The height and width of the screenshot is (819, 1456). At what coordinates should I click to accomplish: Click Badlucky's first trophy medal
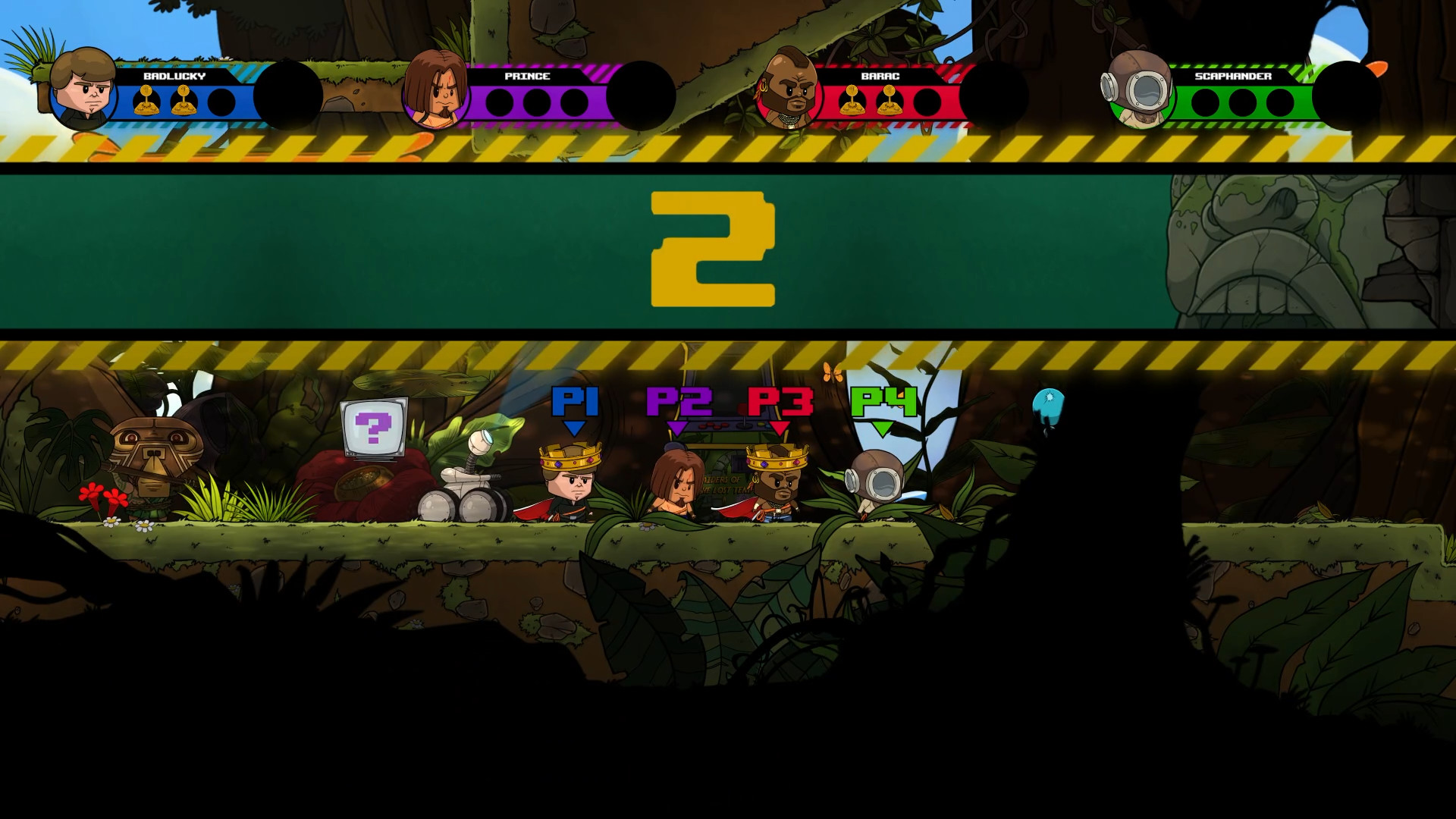point(148,99)
